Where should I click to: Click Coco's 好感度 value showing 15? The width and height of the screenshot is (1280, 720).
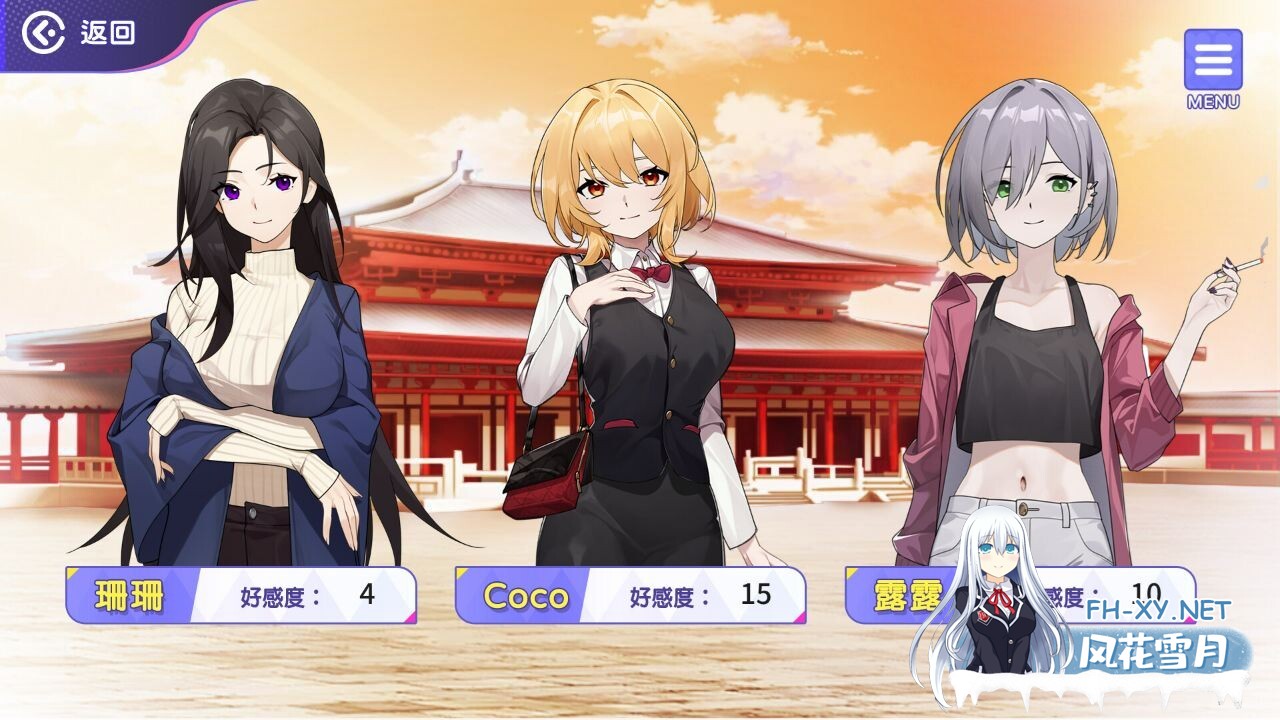coord(755,594)
